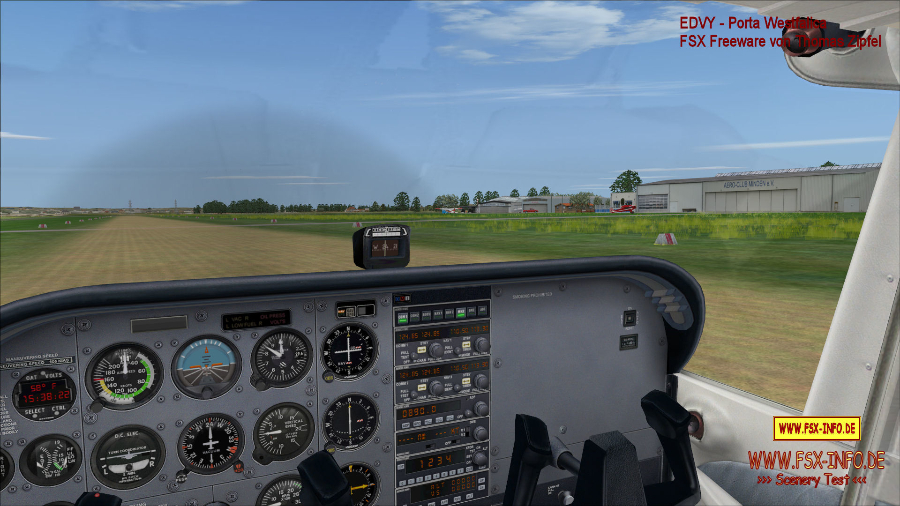Click the attitude indicator adjustment knob
The width and height of the screenshot is (900, 506).
pyautogui.click(x=205, y=394)
